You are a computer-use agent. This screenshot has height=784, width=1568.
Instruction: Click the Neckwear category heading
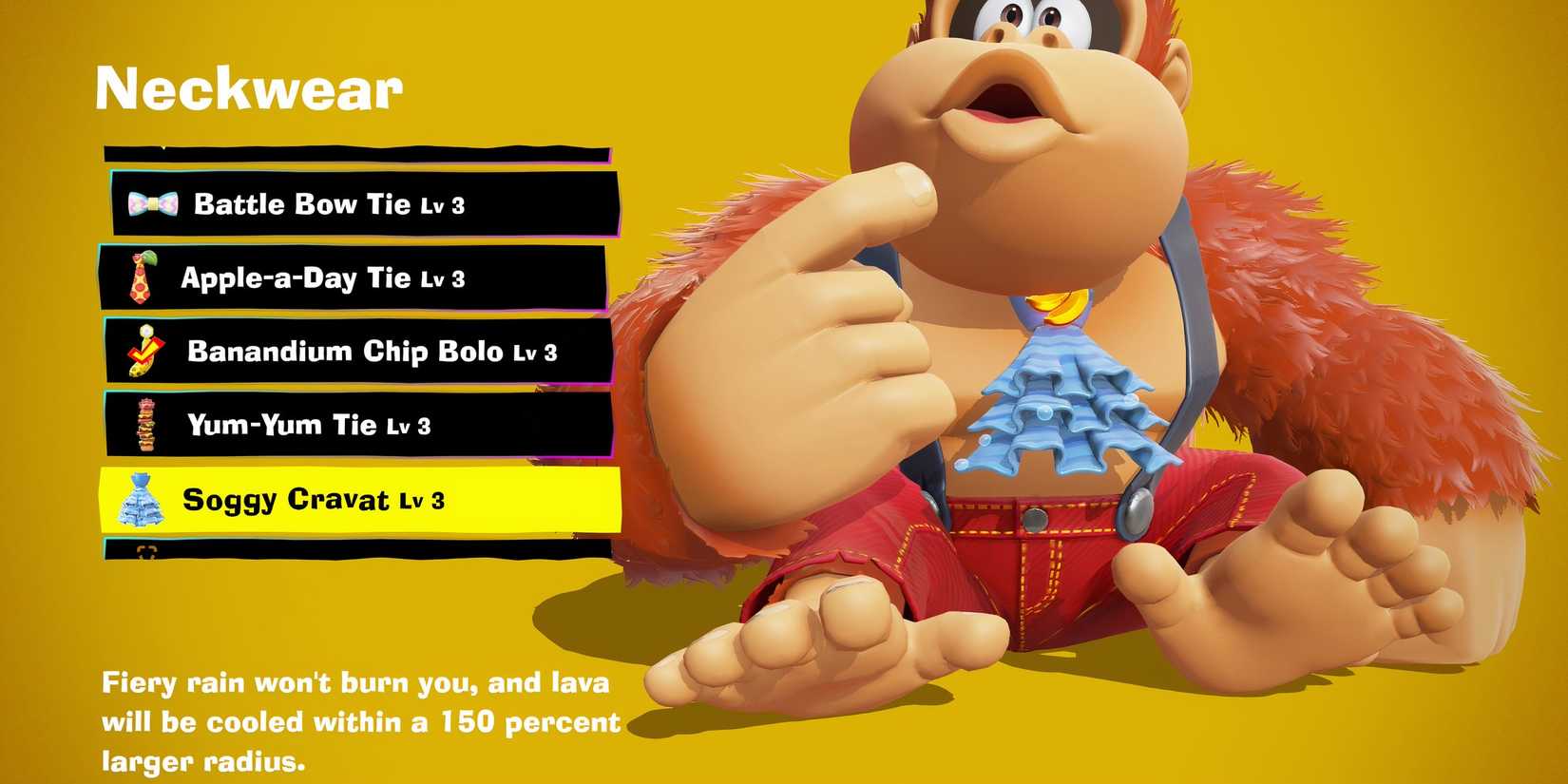(250, 90)
